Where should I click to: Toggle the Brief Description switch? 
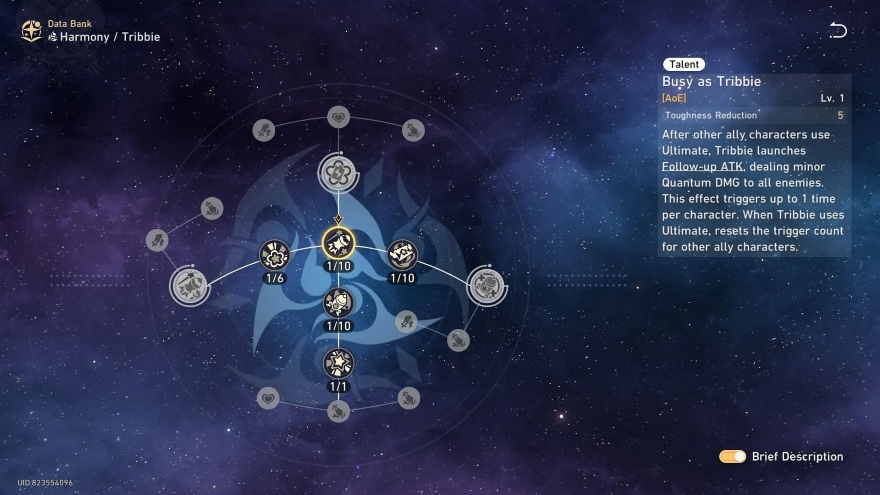[x=732, y=456]
